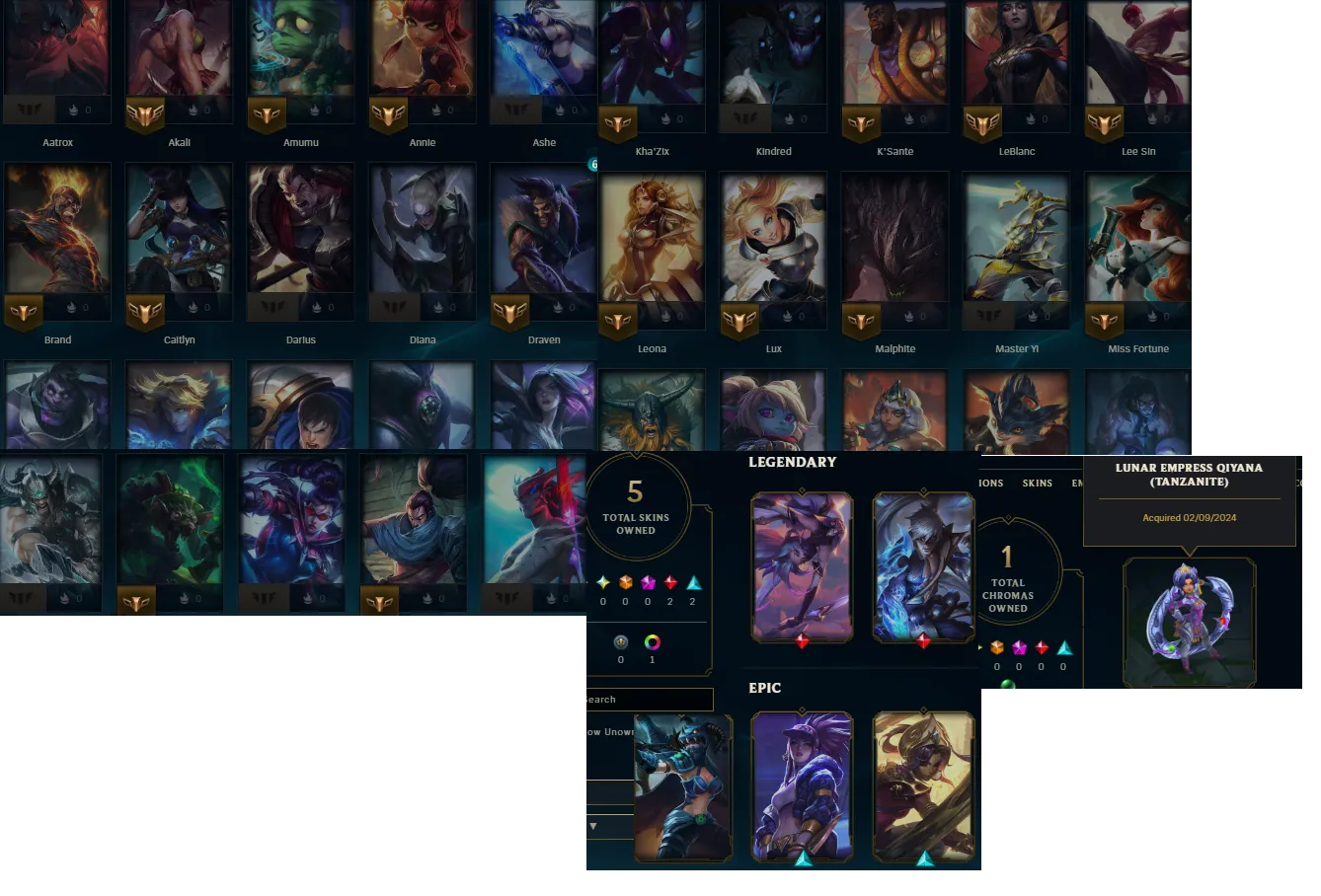Select the red epic gem rarity filter icon
Viewport: 1321px width, 896px height.
click(670, 582)
